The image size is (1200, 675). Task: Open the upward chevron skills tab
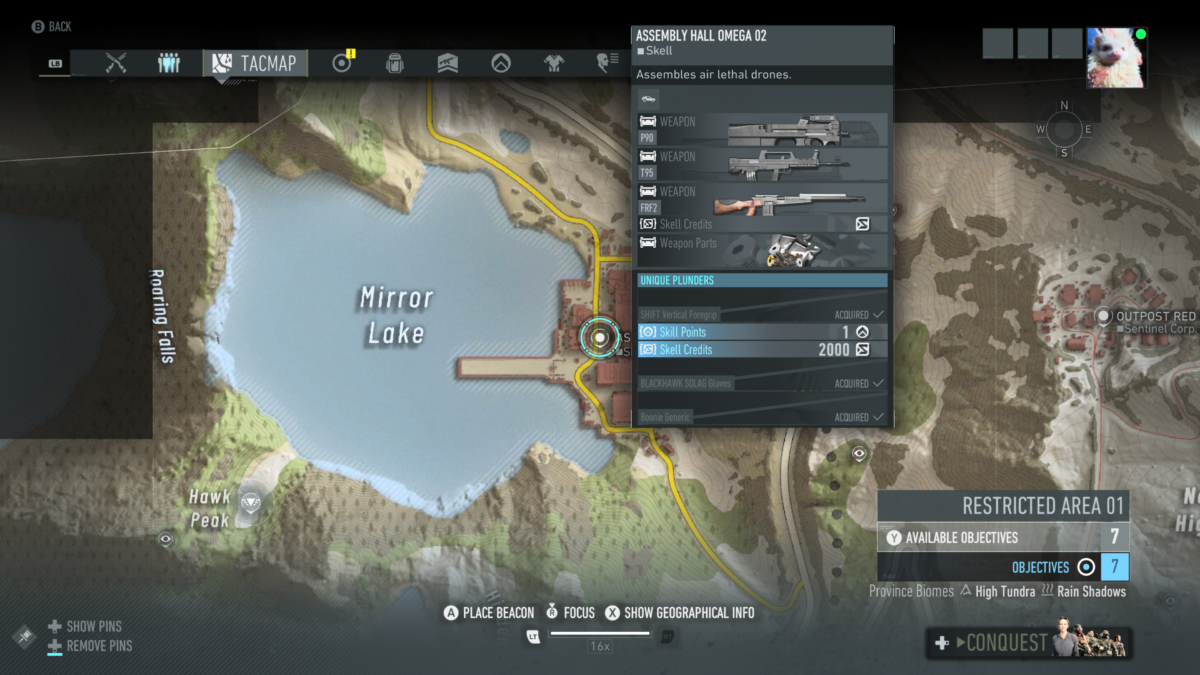500,63
